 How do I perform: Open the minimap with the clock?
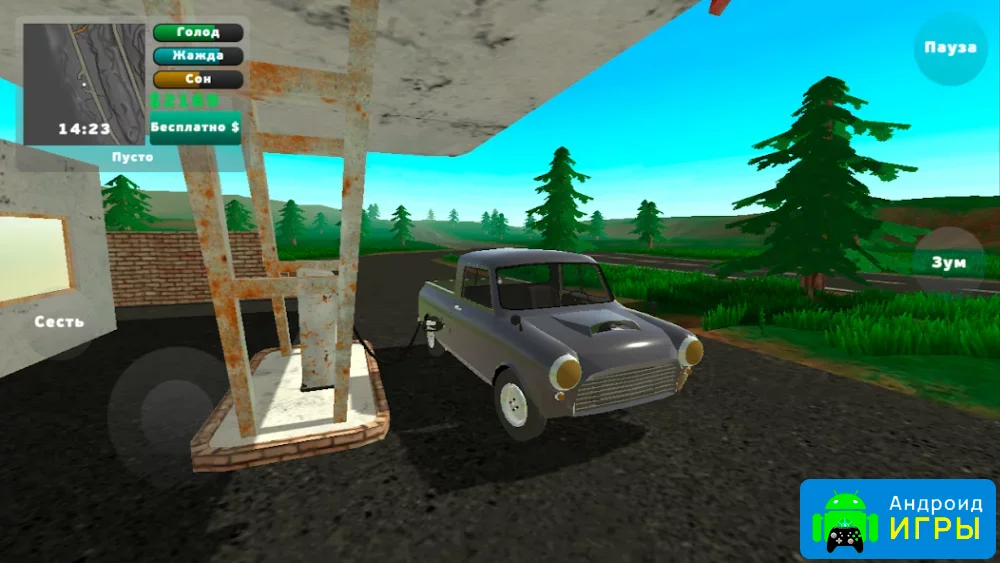tap(84, 84)
